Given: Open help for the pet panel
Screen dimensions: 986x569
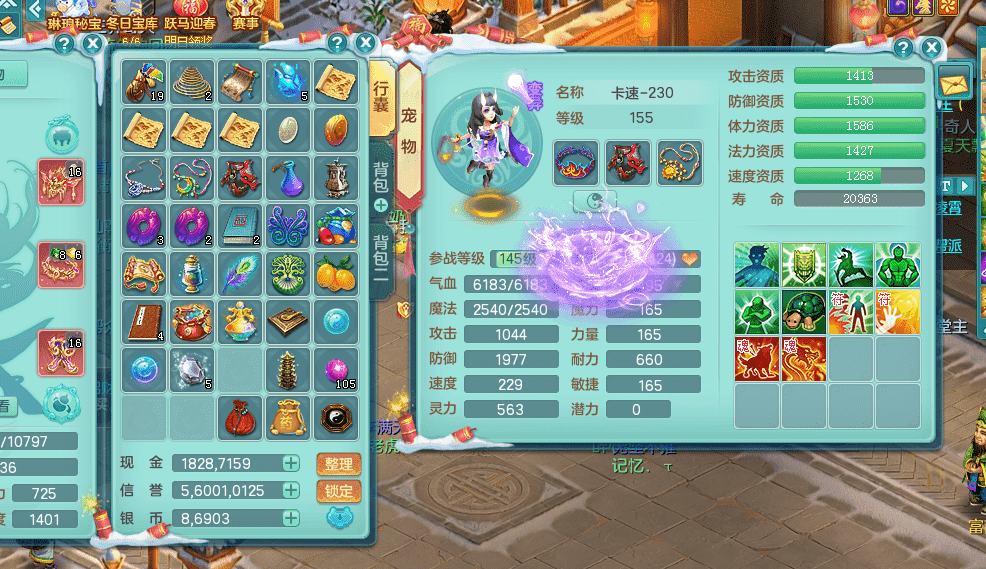Looking at the screenshot, I should [x=903, y=47].
